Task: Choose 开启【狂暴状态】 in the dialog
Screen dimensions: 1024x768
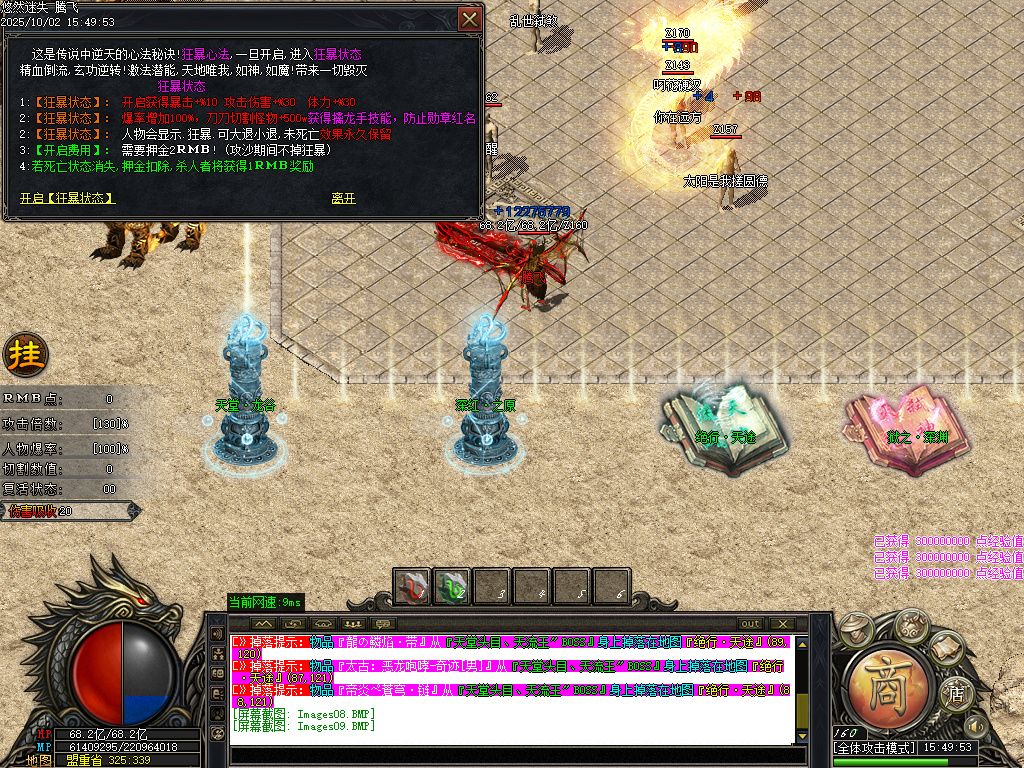Action: click(x=67, y=198)
